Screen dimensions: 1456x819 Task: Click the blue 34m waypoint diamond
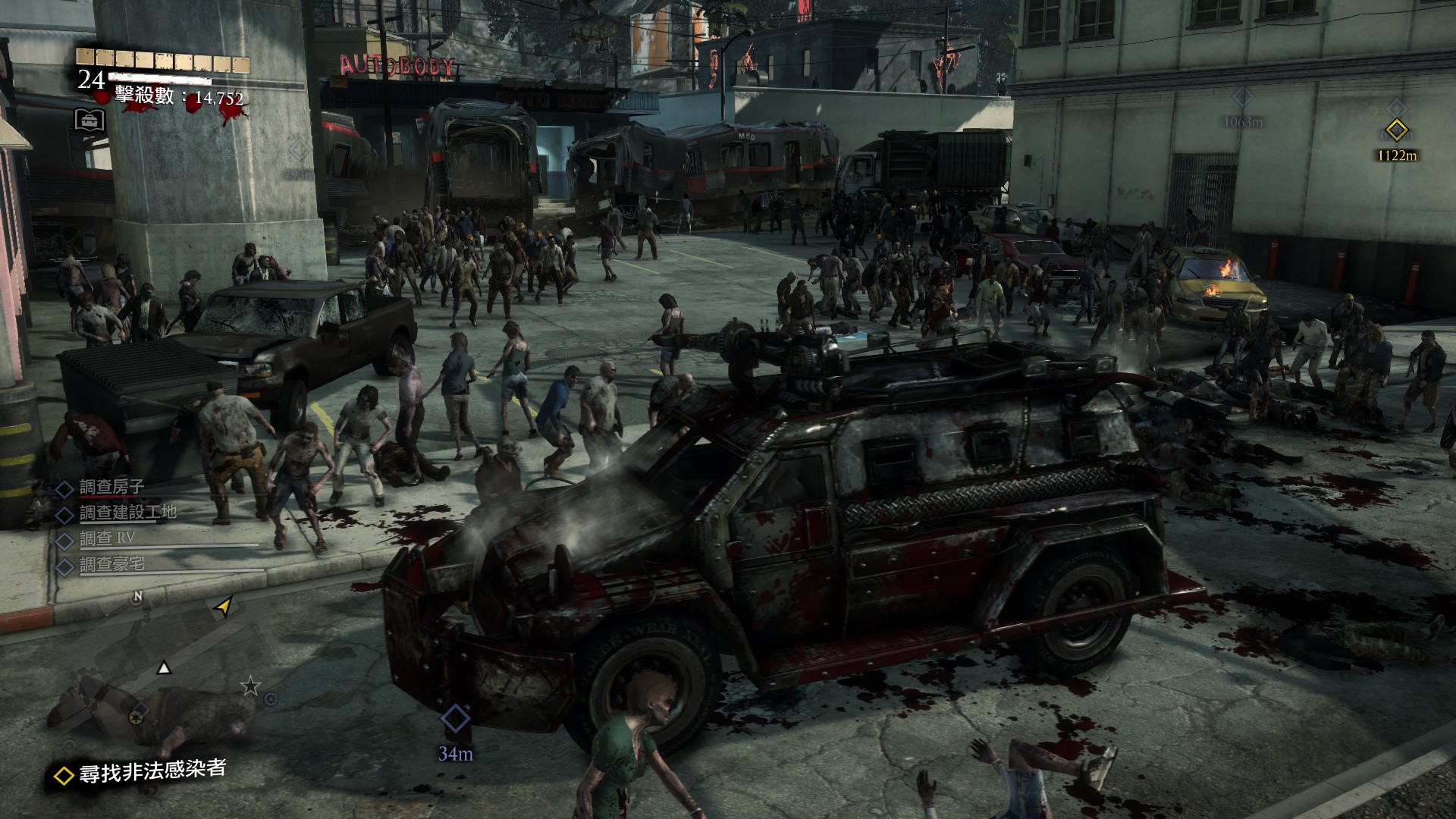455,718
